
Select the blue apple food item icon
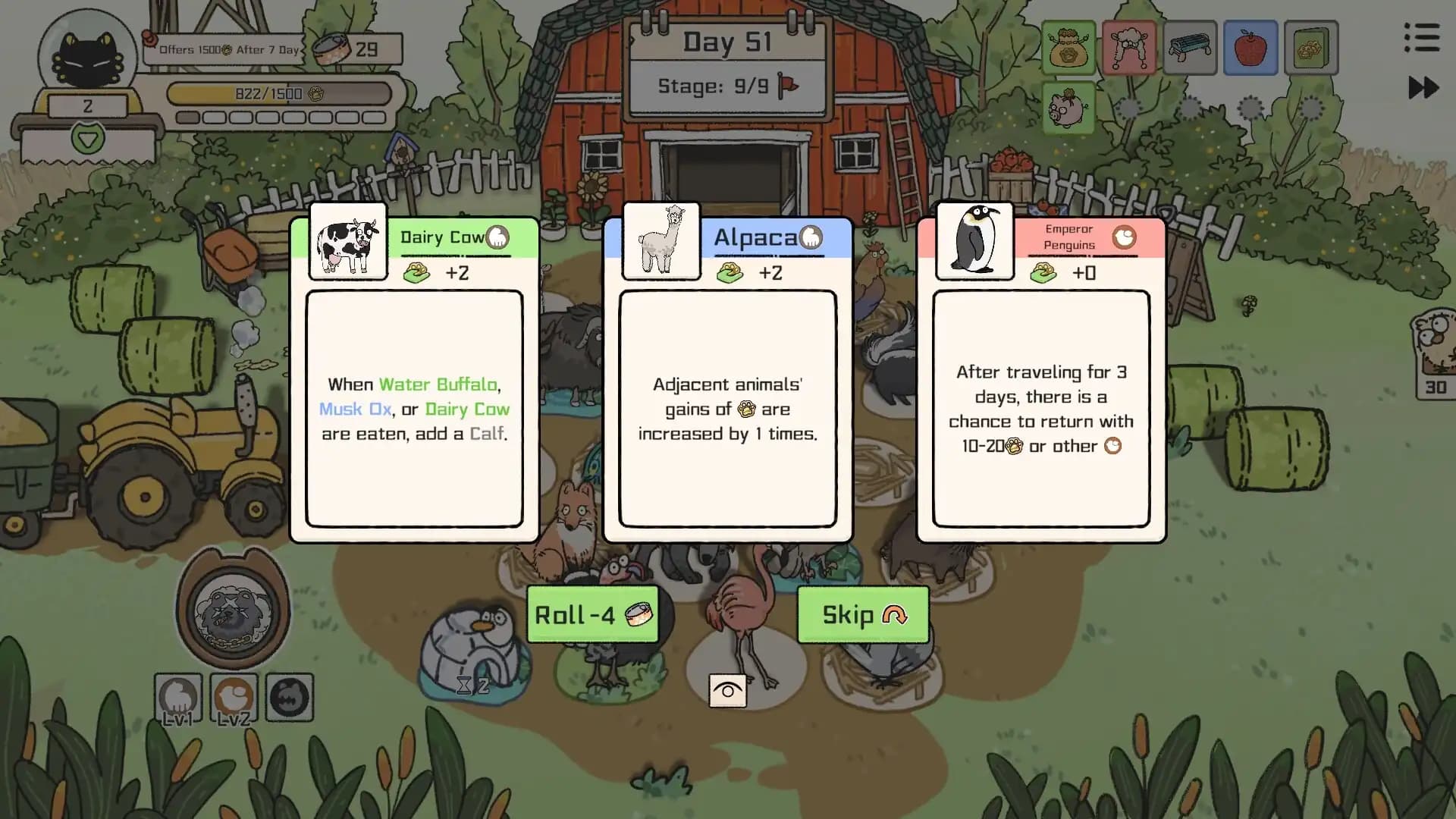pos(1250,47)
